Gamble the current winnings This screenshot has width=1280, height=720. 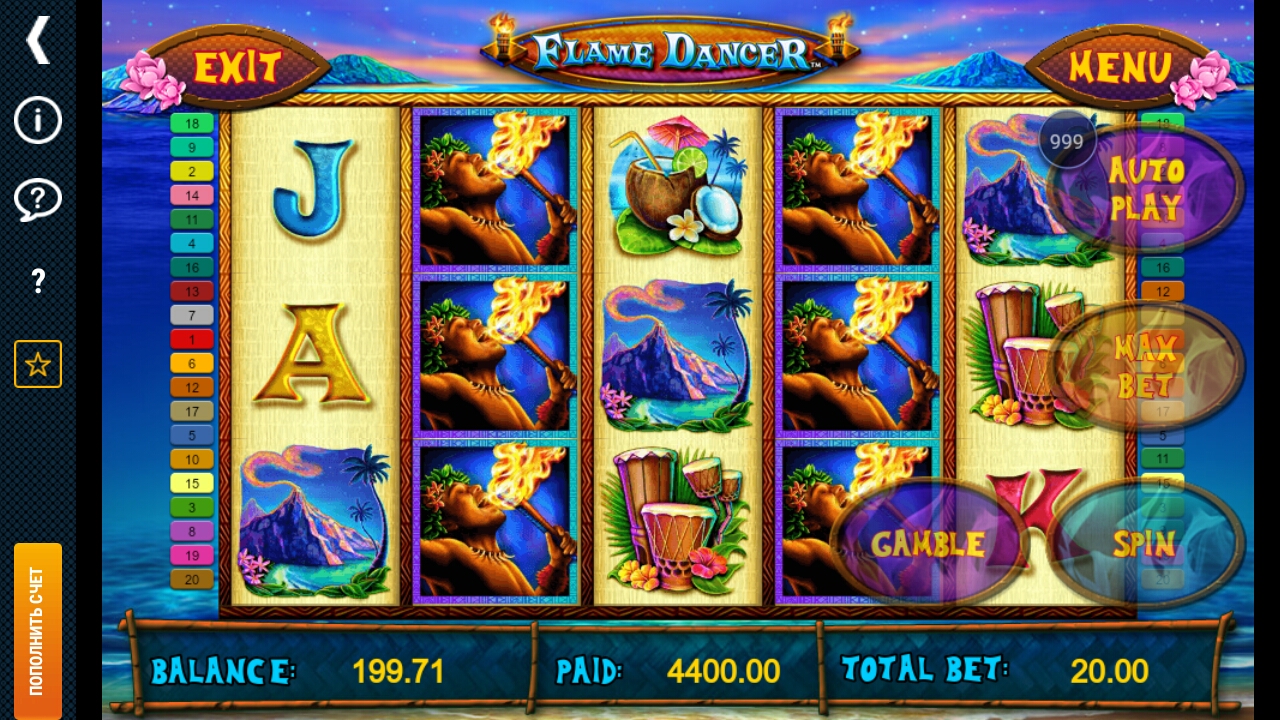(x=928, y=544)
